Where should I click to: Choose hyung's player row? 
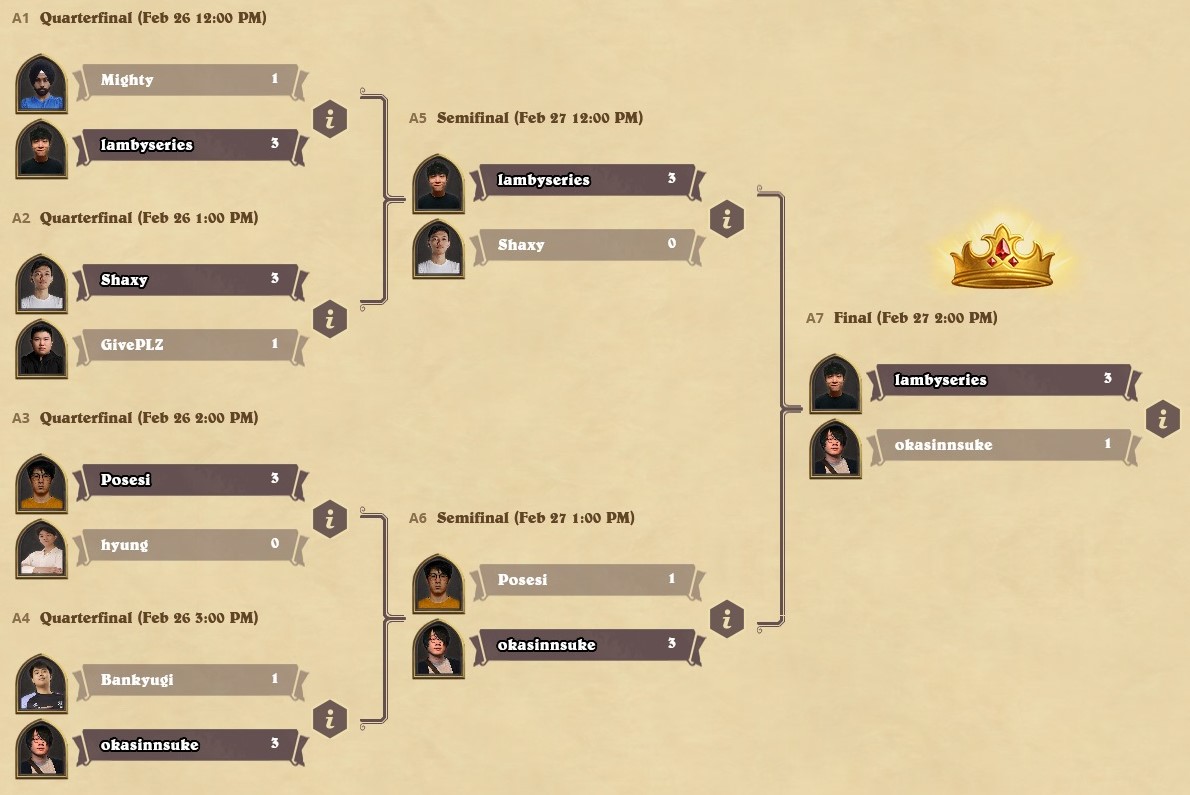[x=188, y=545]
